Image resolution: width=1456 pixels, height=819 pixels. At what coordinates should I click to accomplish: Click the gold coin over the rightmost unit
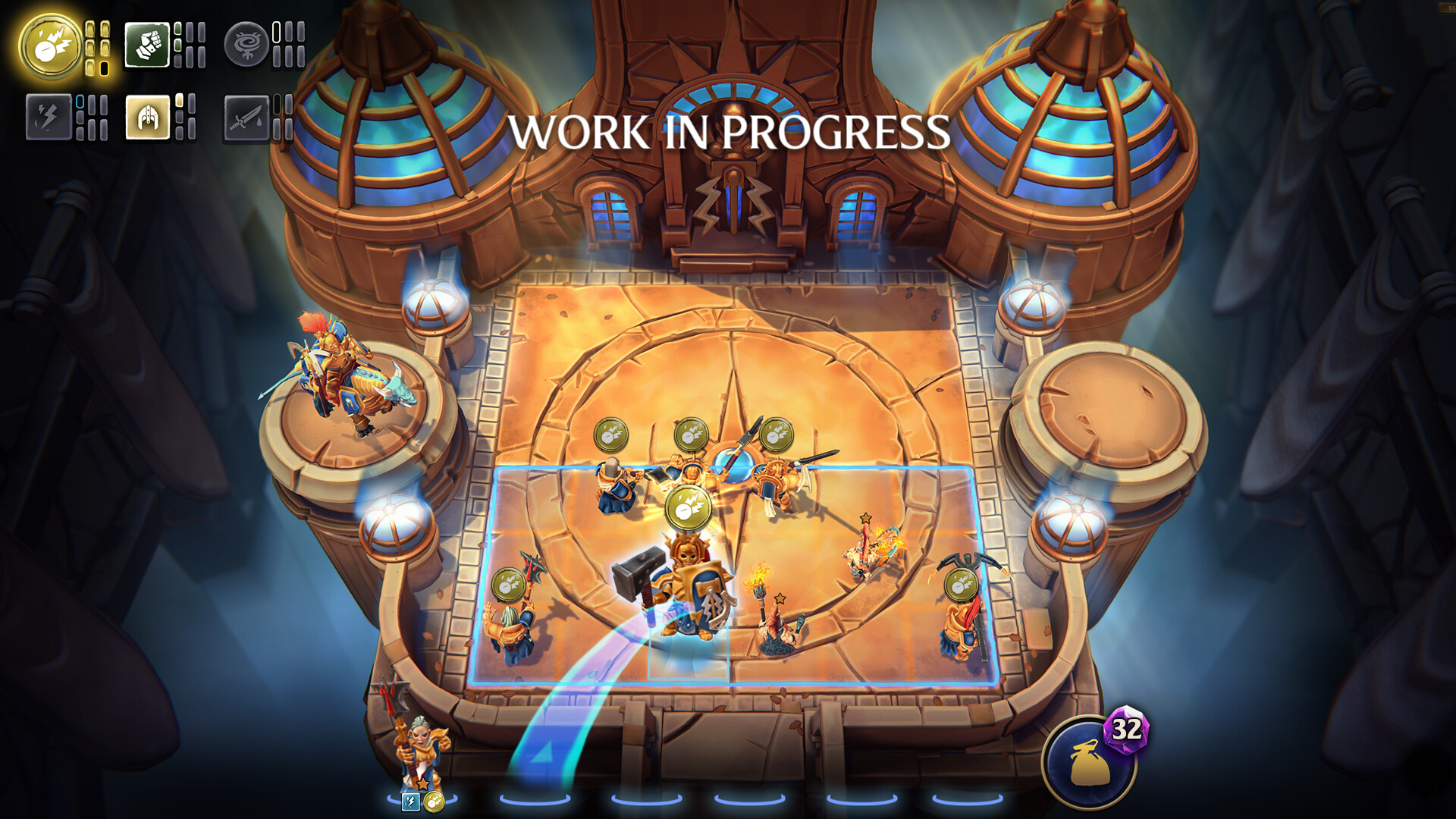click(x=960, y=585)
